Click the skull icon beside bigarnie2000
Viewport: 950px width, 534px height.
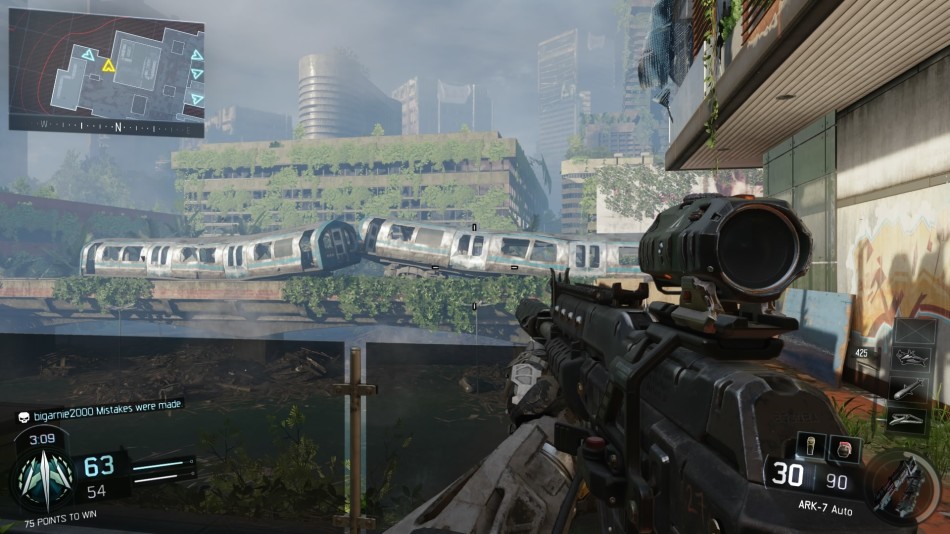pyautogui.click(x=24, y=414)
